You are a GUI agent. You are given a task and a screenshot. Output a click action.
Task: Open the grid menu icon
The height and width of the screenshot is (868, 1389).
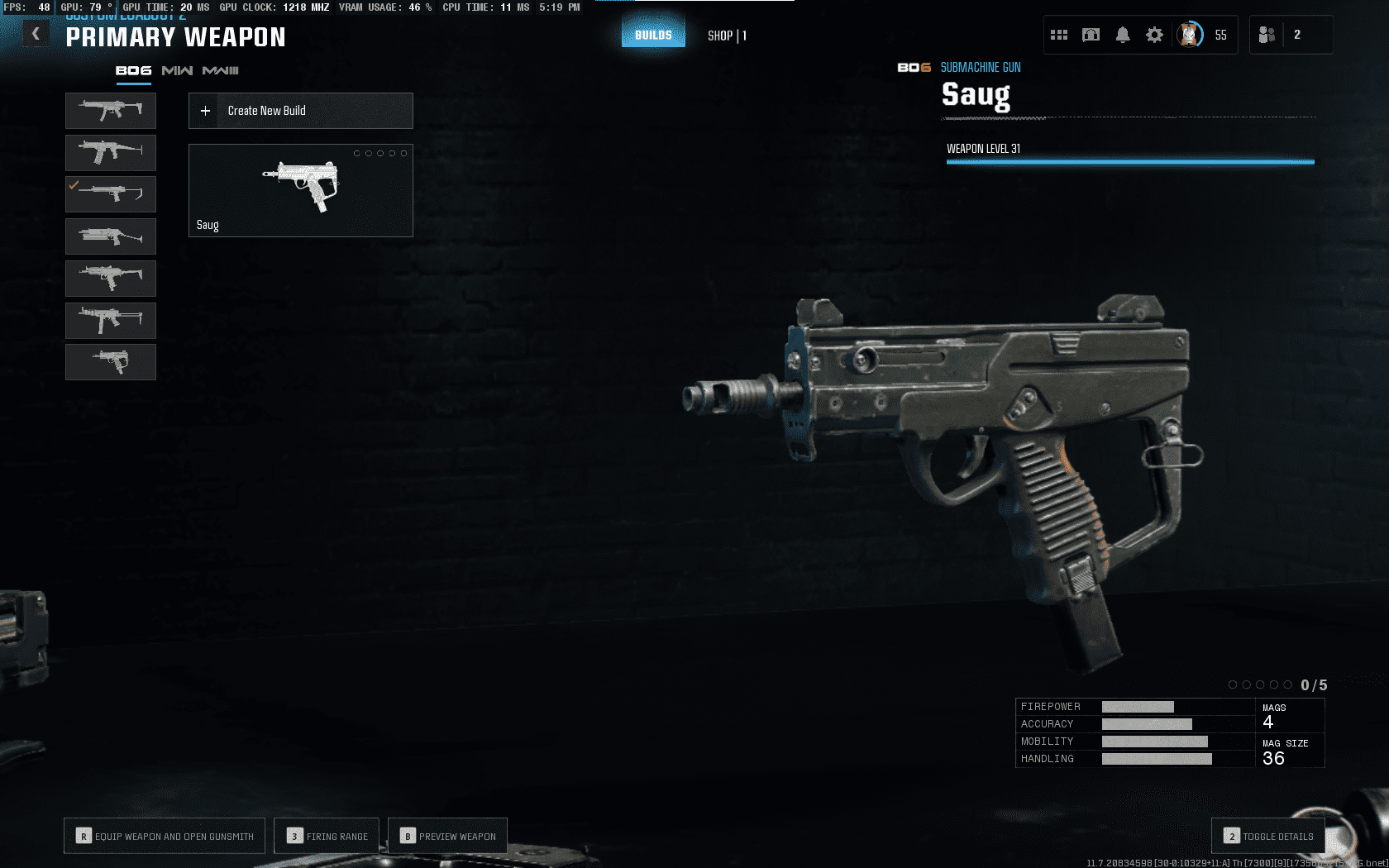tap(1059, 35)
